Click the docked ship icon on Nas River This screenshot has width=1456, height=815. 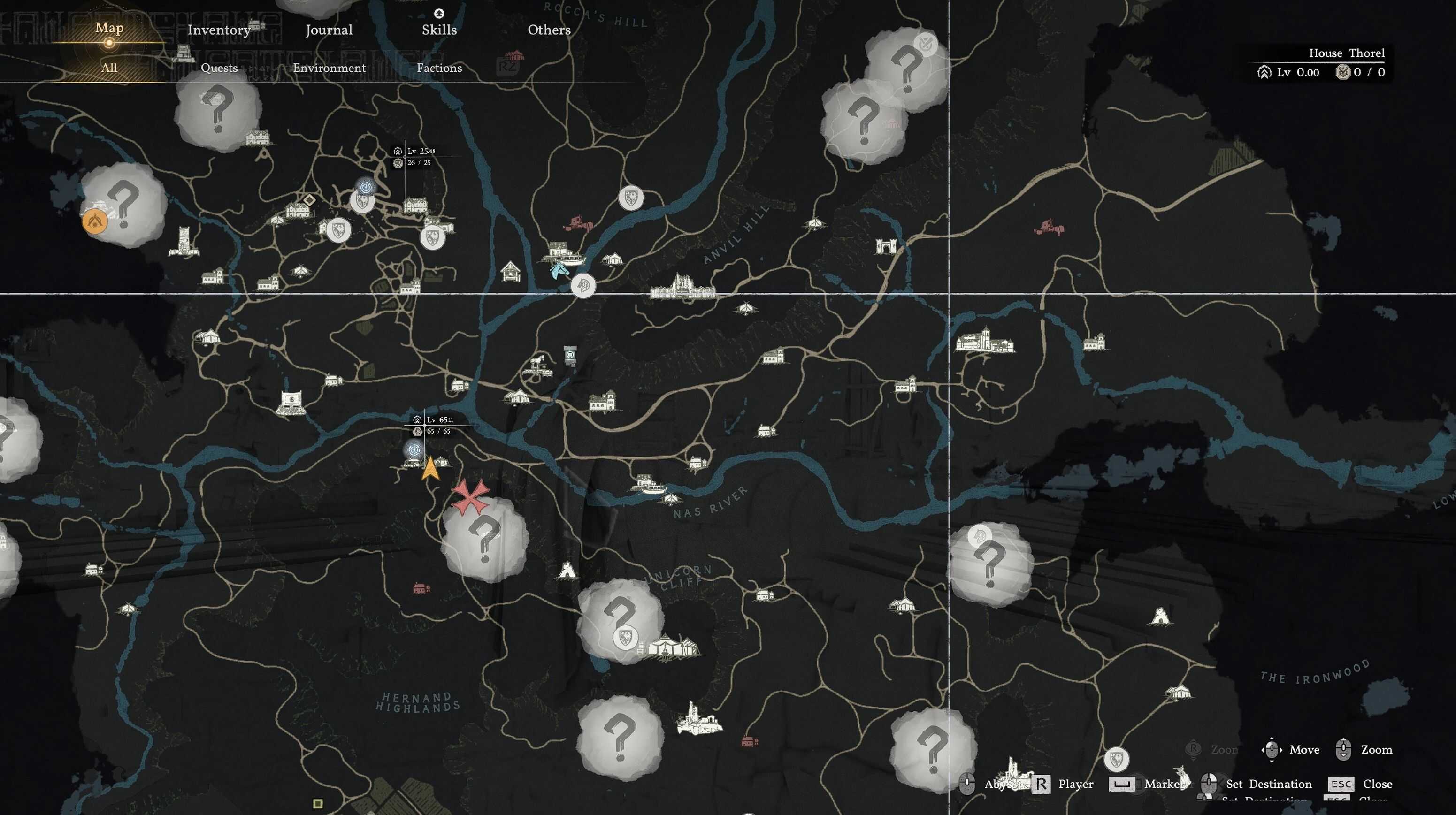coord(651,484)
